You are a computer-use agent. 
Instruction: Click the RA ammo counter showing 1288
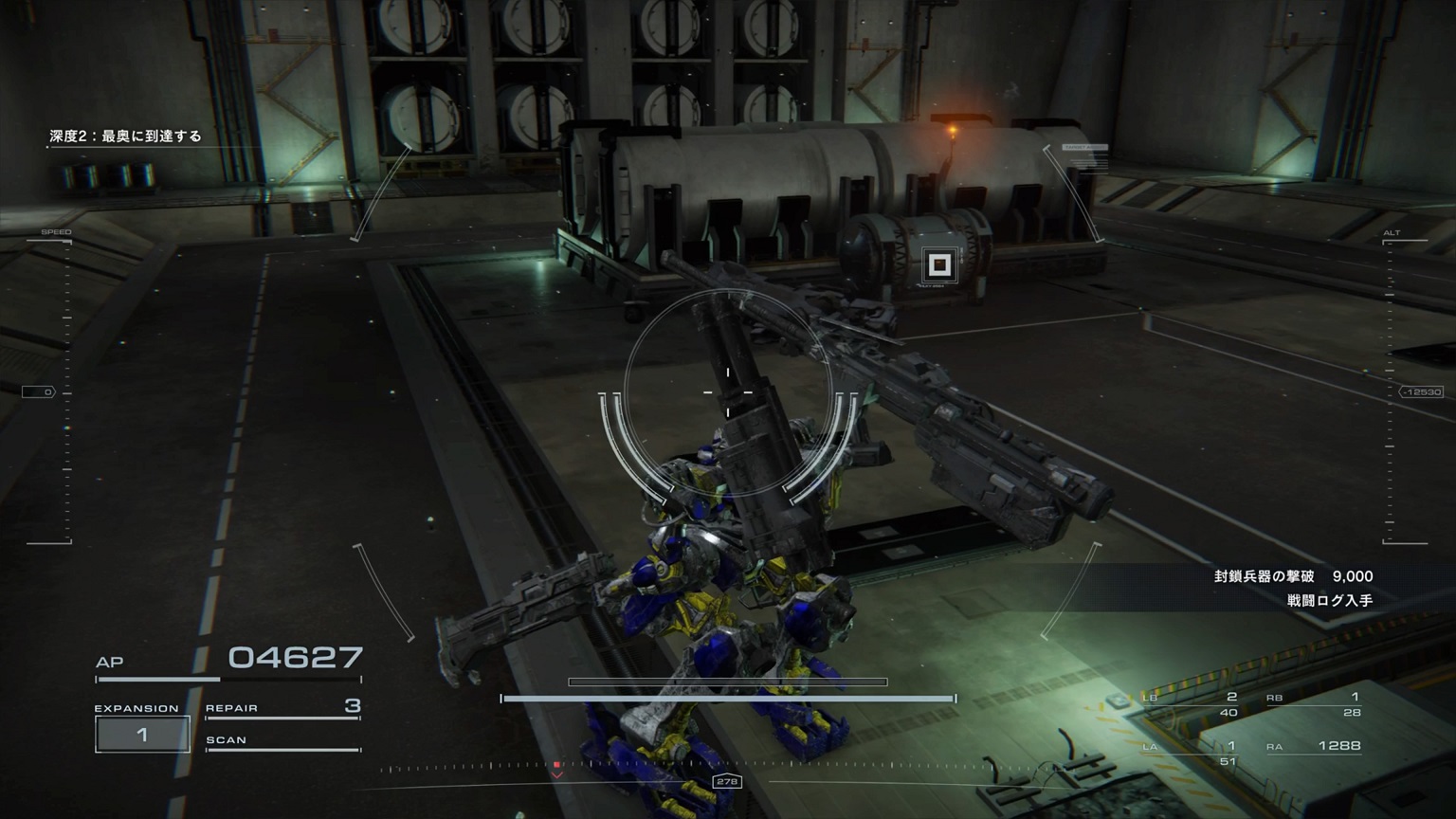pyautogui.click(x=1338, y=746)
